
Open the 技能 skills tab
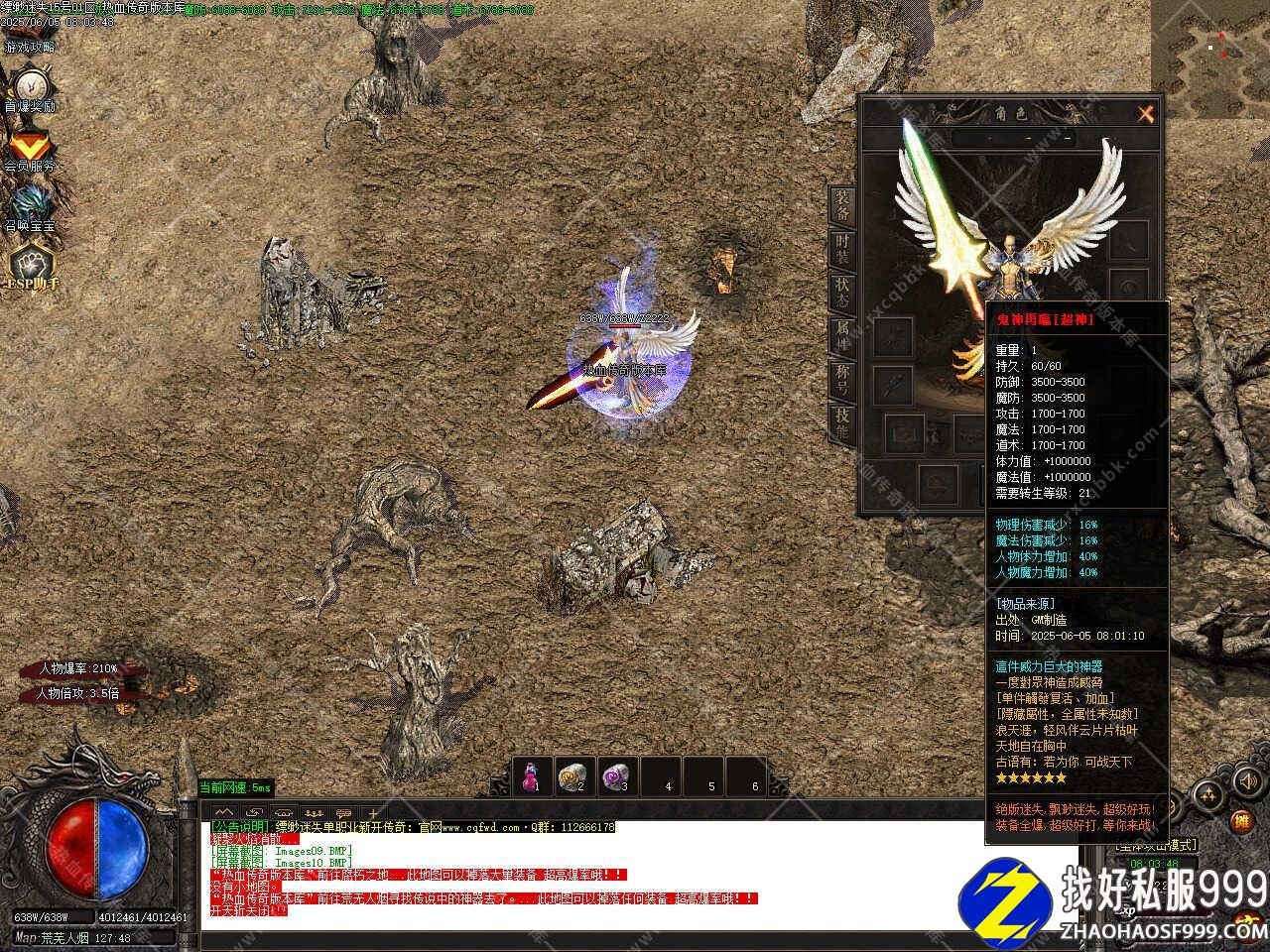point(842,421)
